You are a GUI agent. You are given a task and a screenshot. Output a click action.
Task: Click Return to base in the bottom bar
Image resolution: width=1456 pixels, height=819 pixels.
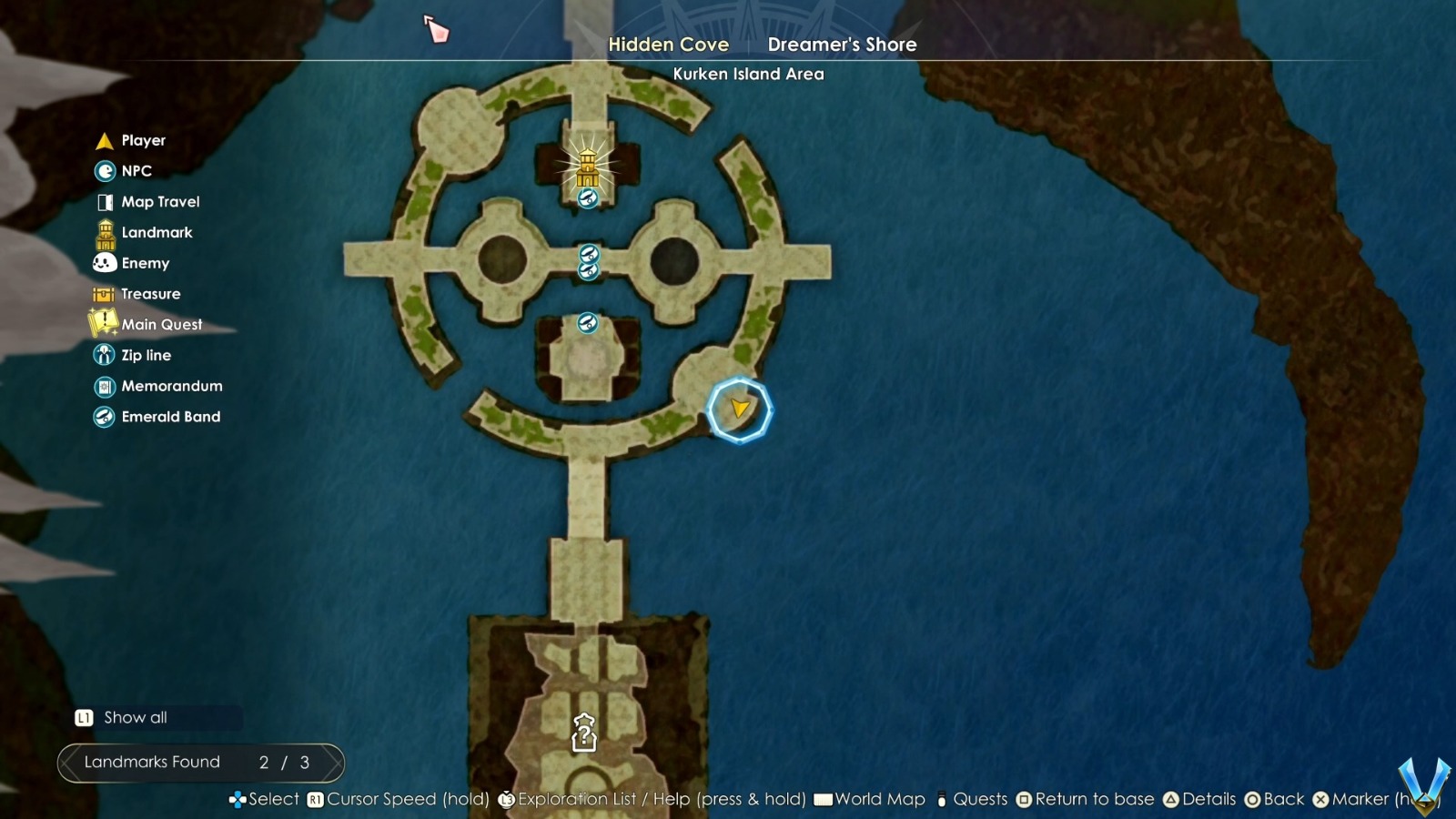[1087, 799]
